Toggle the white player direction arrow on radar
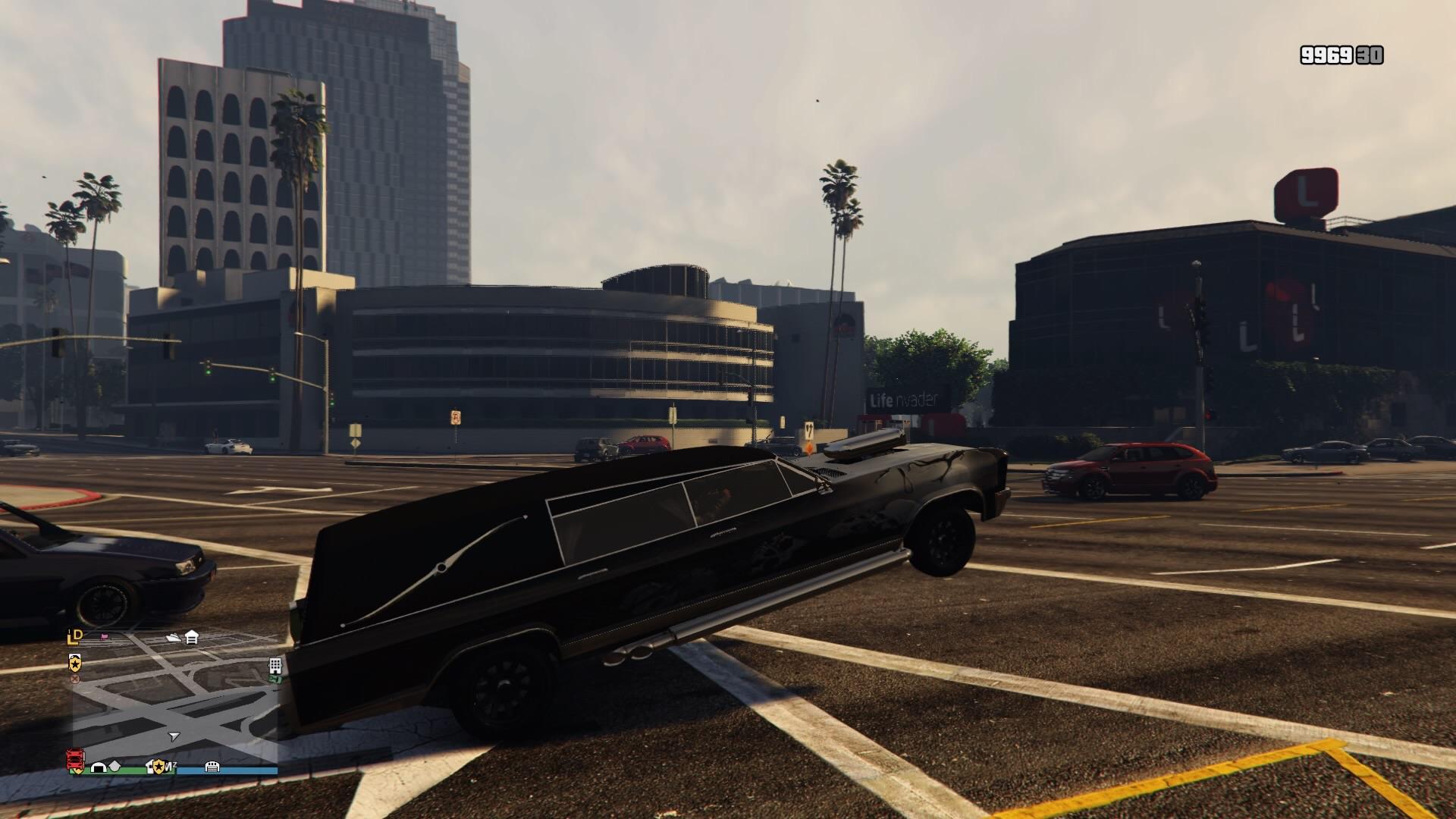 tap(174, 736)
